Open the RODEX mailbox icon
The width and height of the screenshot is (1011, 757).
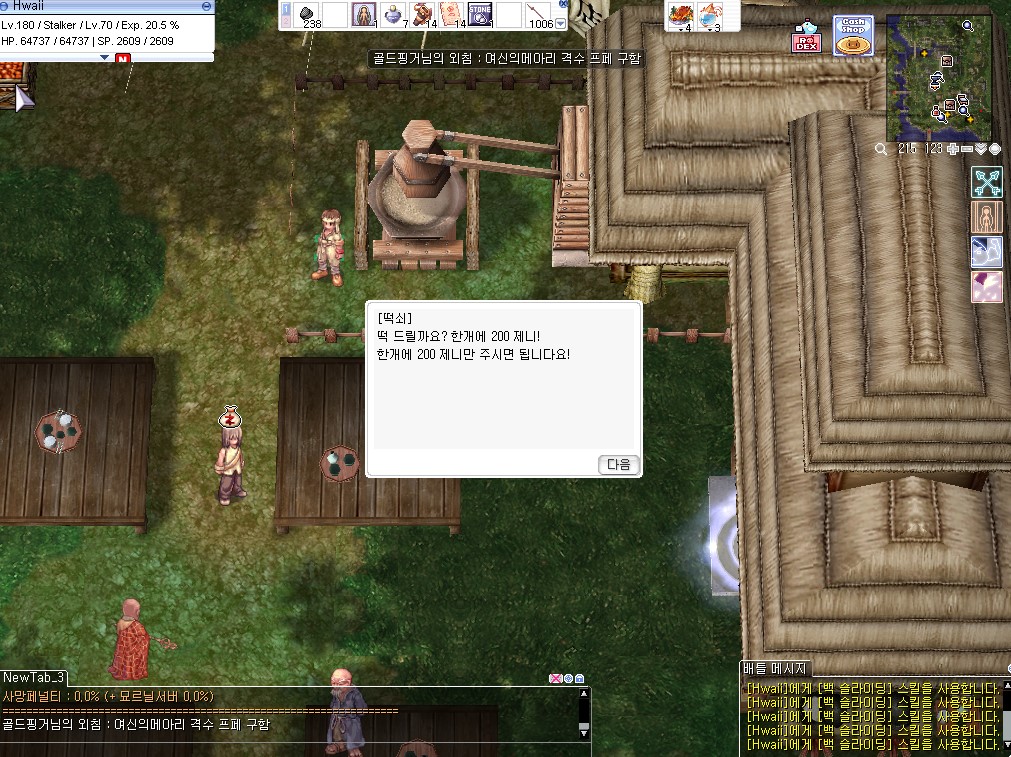(x=806, y=38)
